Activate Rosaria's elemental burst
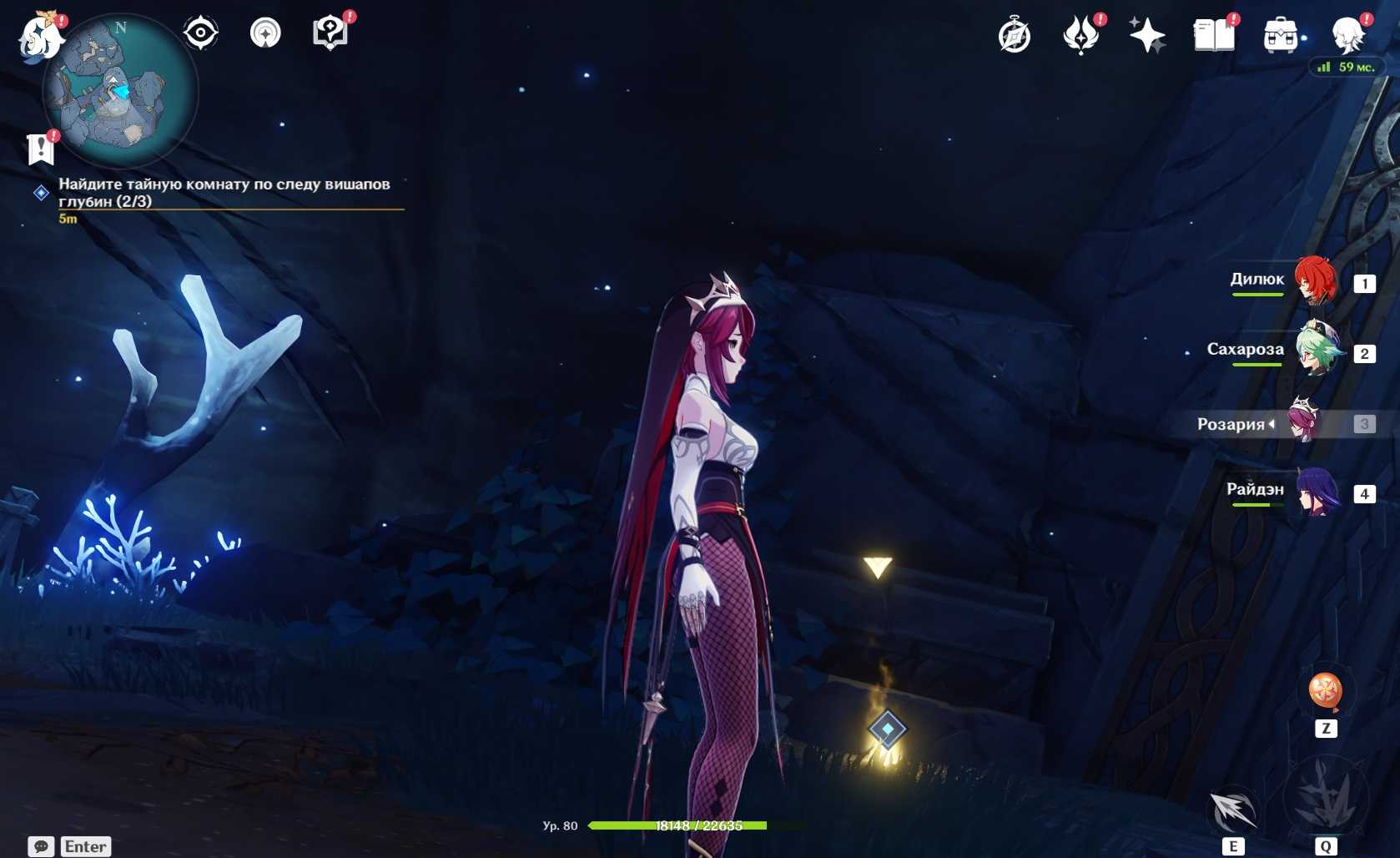Viewport: 1400px width, 858px height. pyautogui.click(x=1325, y=798)
